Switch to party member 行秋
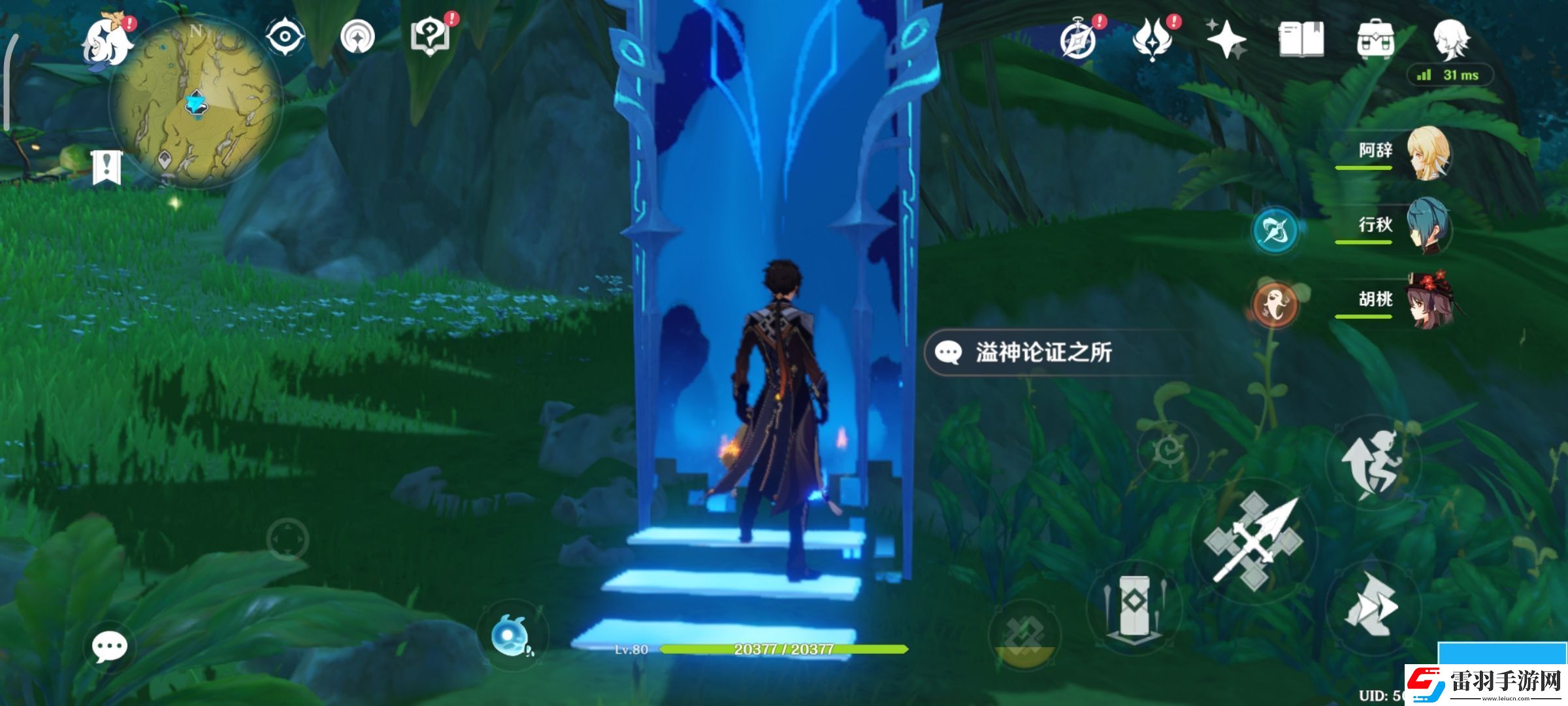The image size is (1568, 706). (1428, 227)
